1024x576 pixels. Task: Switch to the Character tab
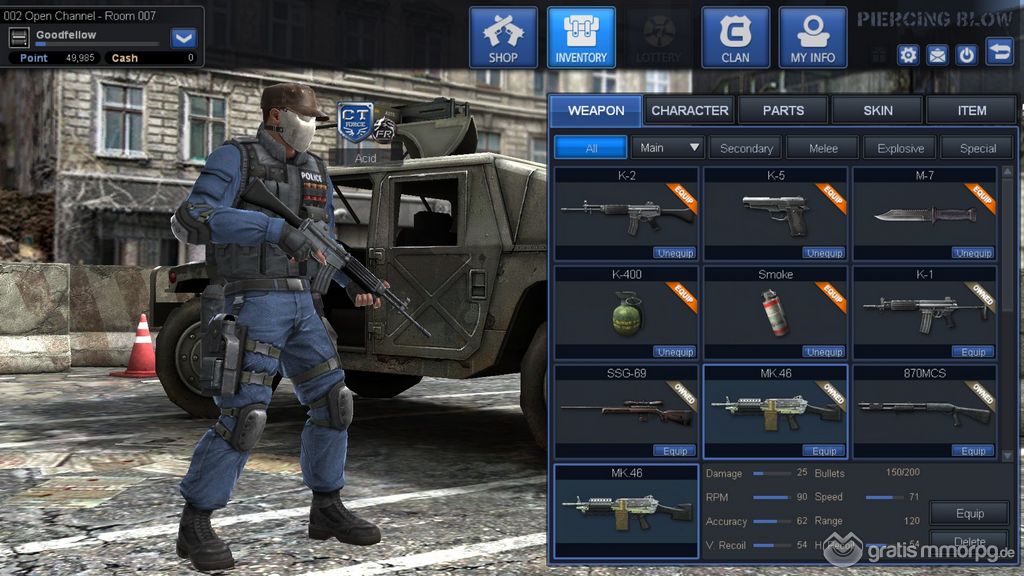click(690, 110)
